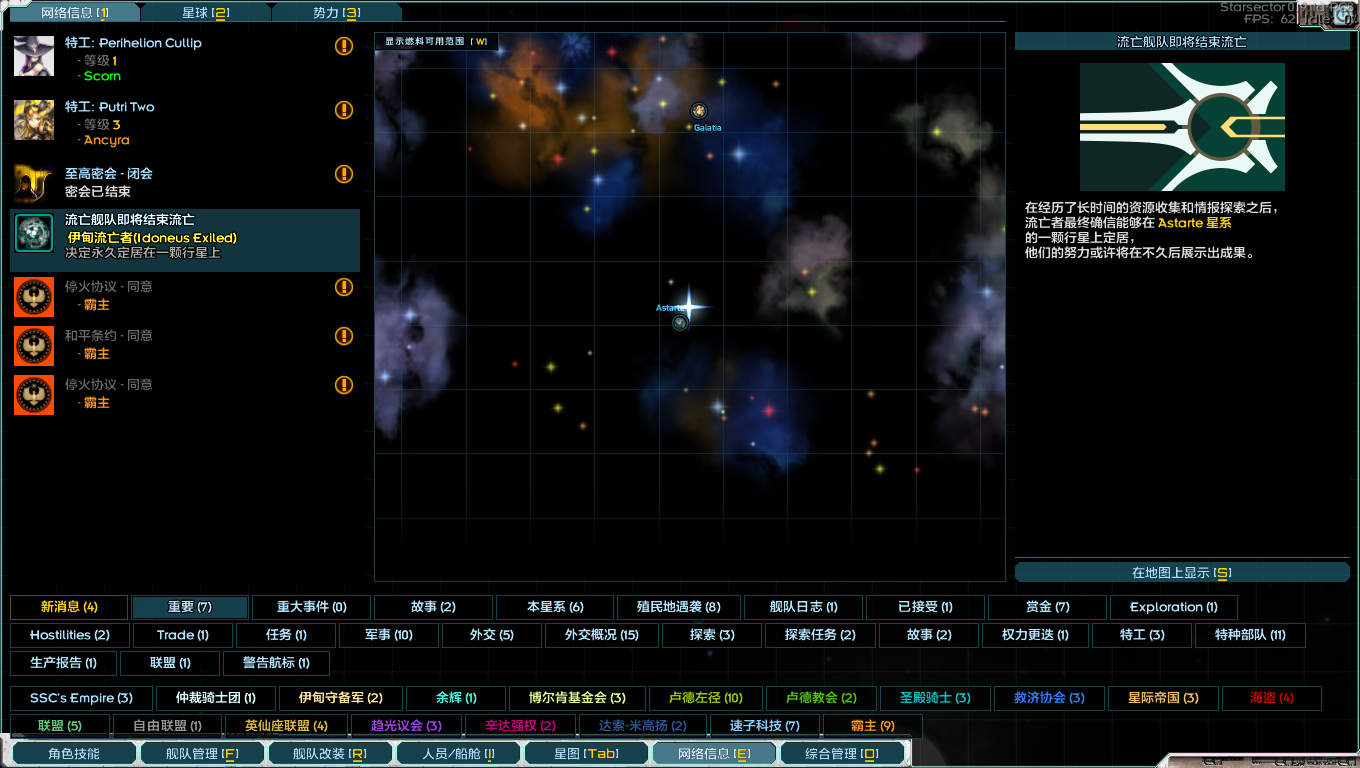Screen dimensions: 1360x768
Task: Select the Exploration filter button
Action: (x=1174, y=607)
